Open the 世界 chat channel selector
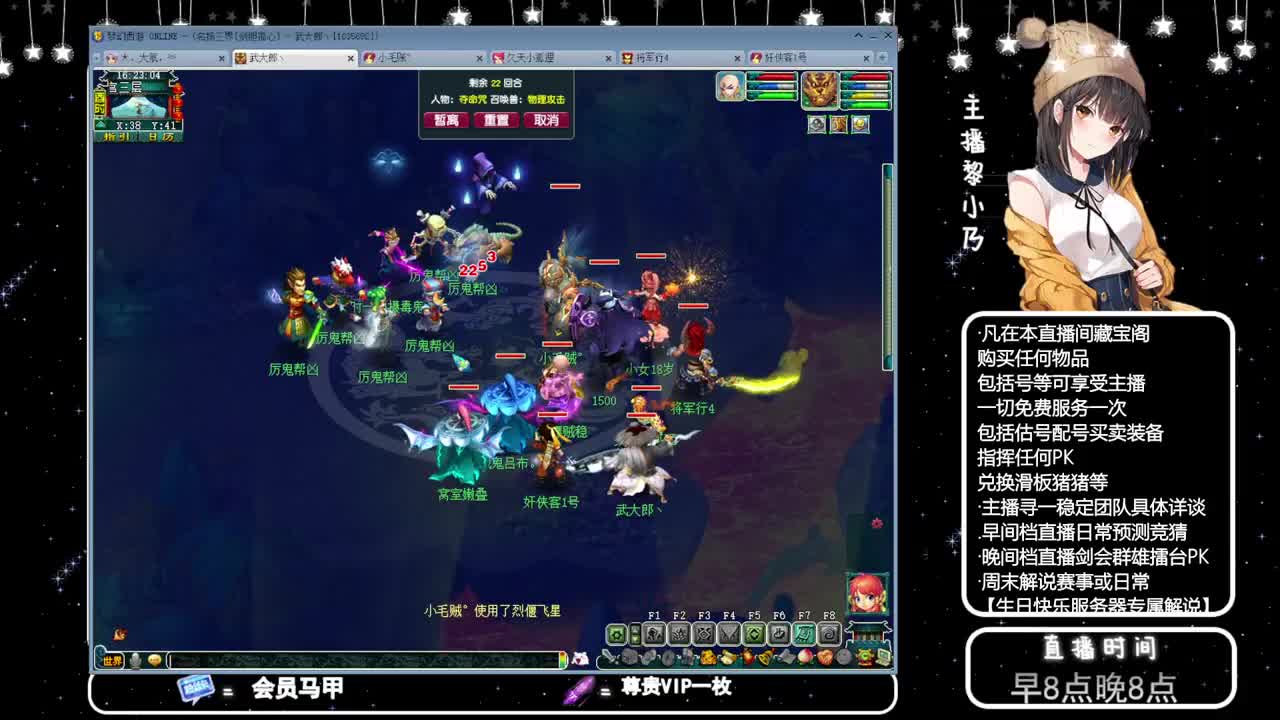Viewport: 1280px width, 720px height. (111, 659)
